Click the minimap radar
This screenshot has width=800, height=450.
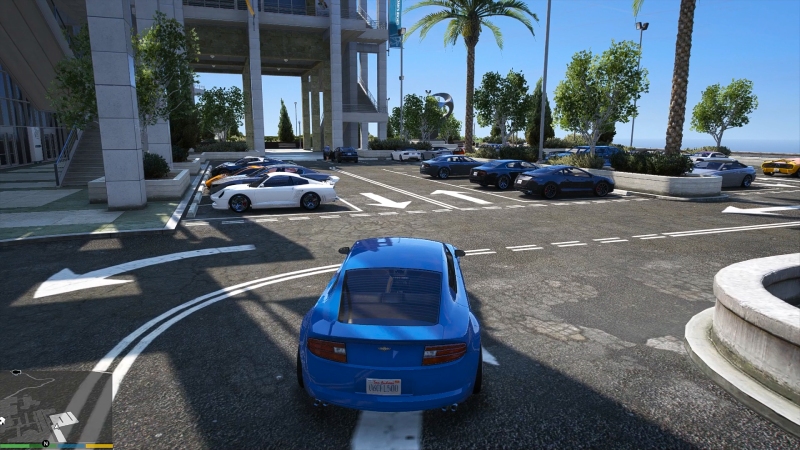(x=56, y=405)
